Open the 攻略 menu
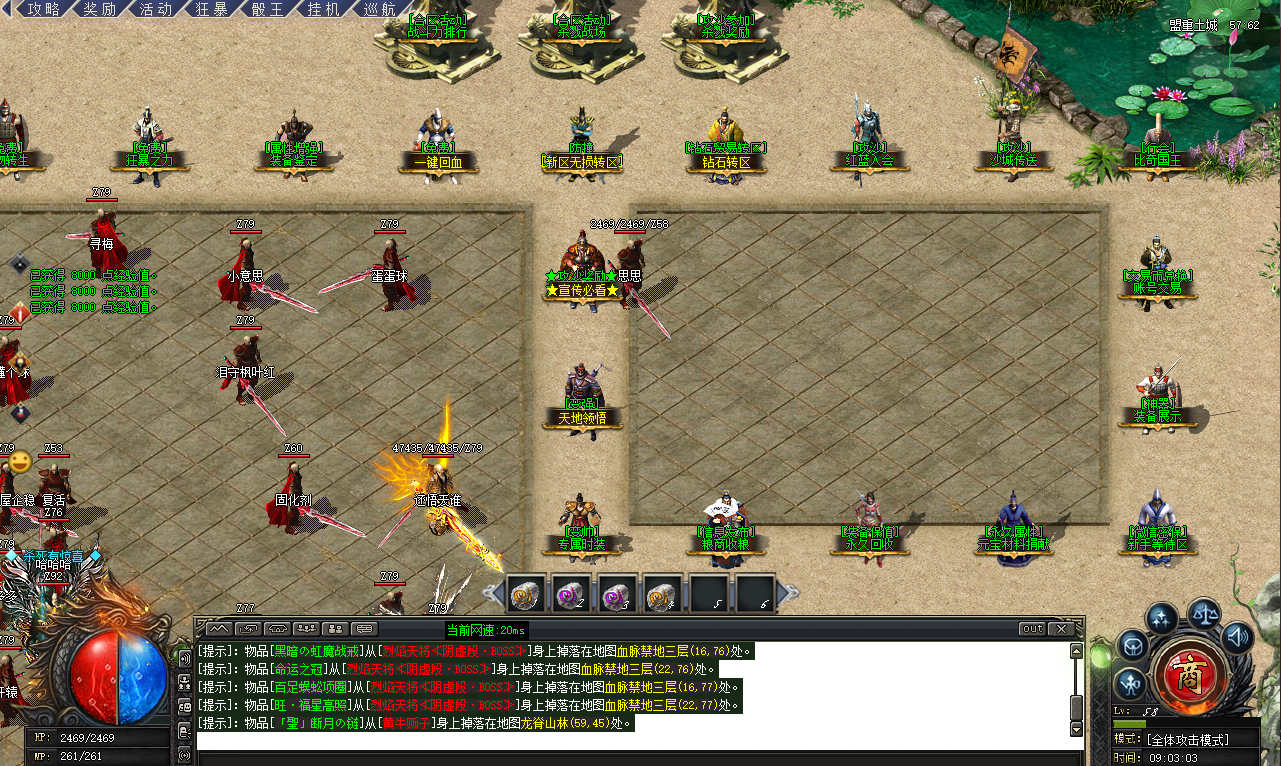 [x=45, y=9]
